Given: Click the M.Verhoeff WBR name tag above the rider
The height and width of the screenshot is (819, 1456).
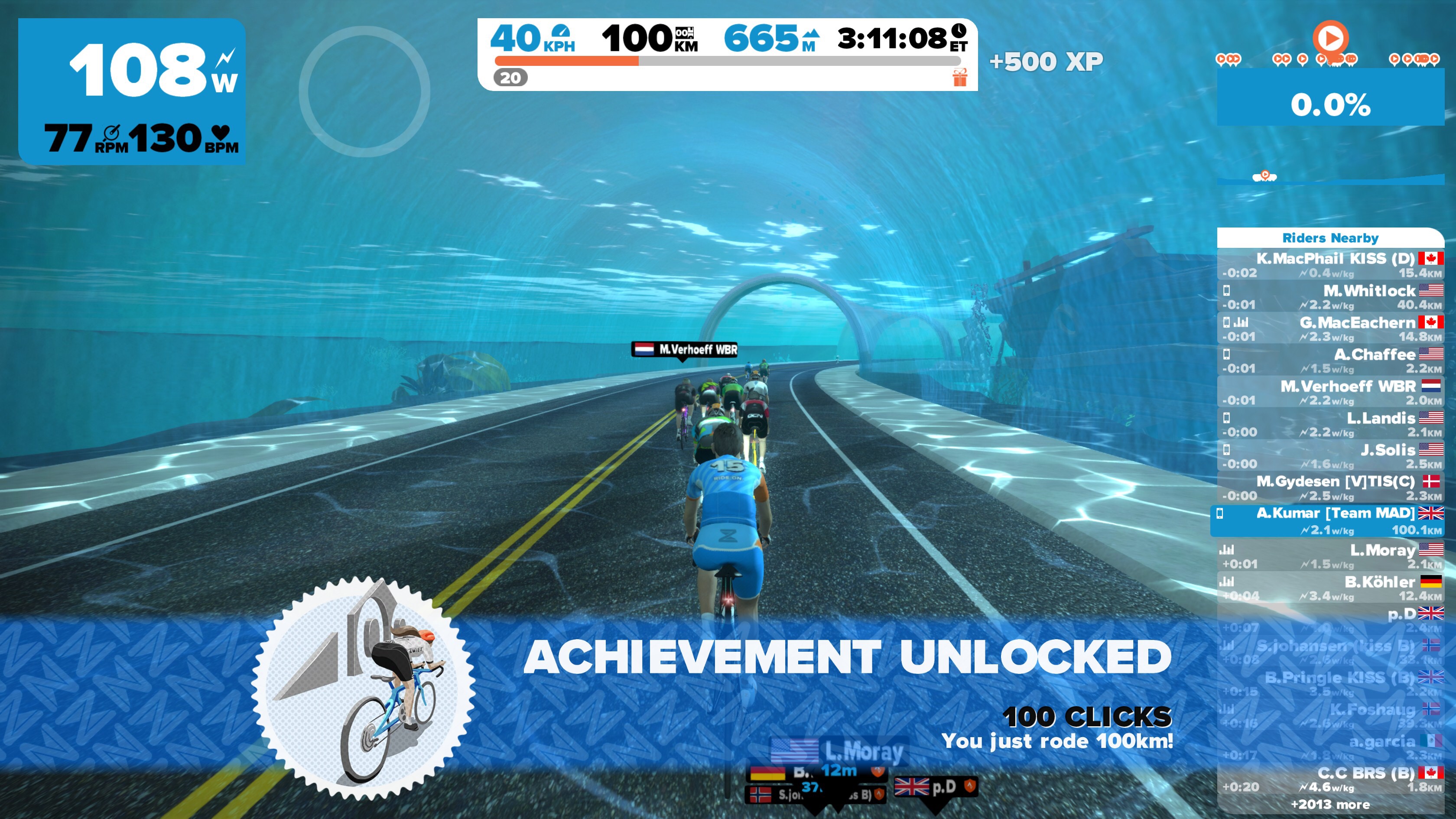Looking at the screenshot, I should click(684, 349).
